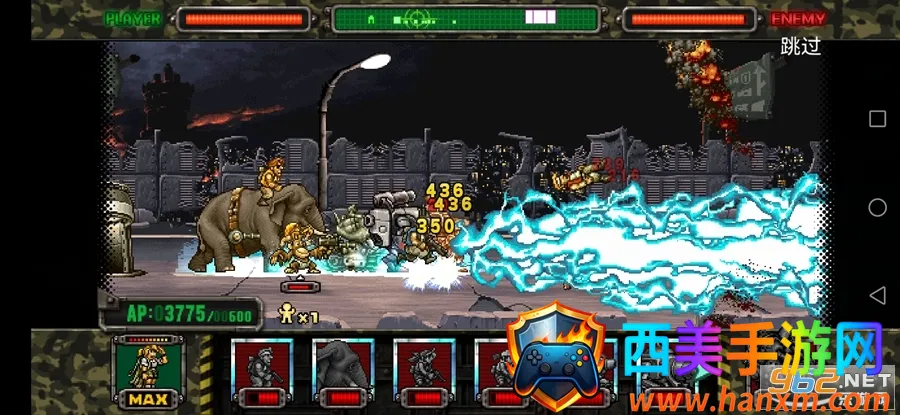Image resolution: width=900 pixels, height=415 pixels.
Task: Click the green radar minimap
Action: tap(465, 19)
